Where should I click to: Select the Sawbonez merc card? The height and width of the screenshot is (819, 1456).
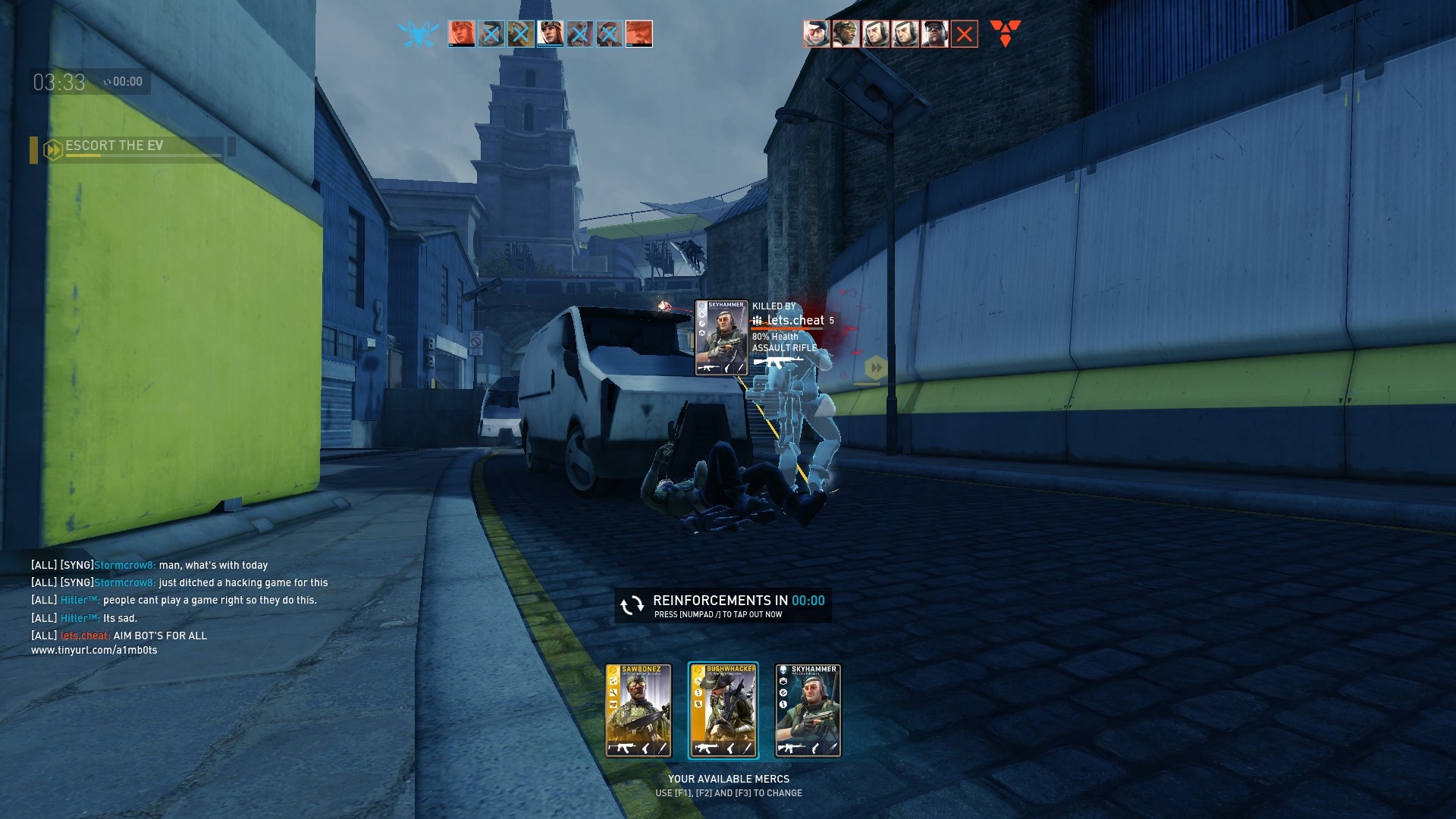(638, 711)
